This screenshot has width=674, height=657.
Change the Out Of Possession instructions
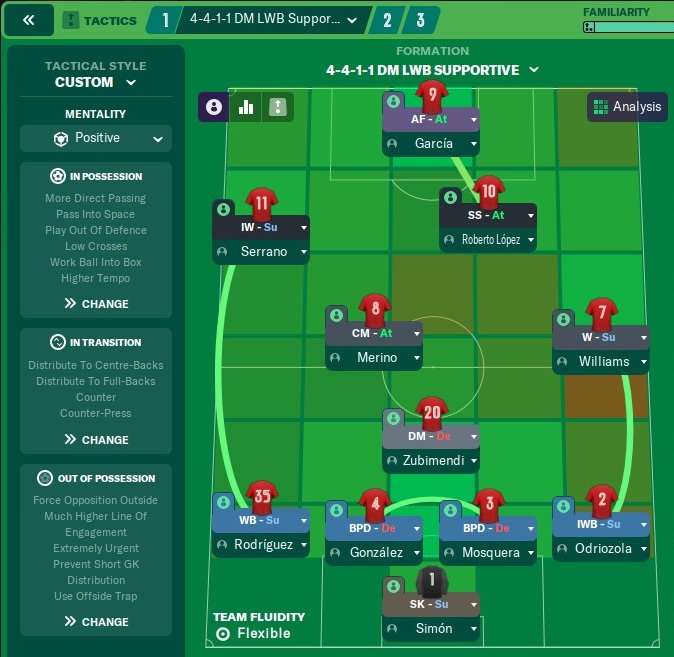click(96, 622)
